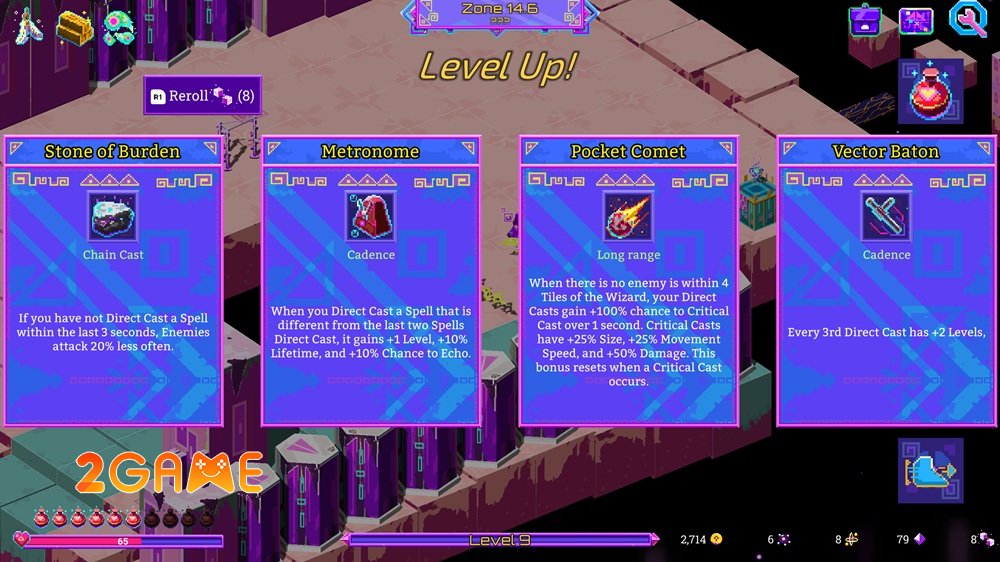Inspect the green peacock feather relic icon
1000x562 pixels.
click(x=120, y=27)
